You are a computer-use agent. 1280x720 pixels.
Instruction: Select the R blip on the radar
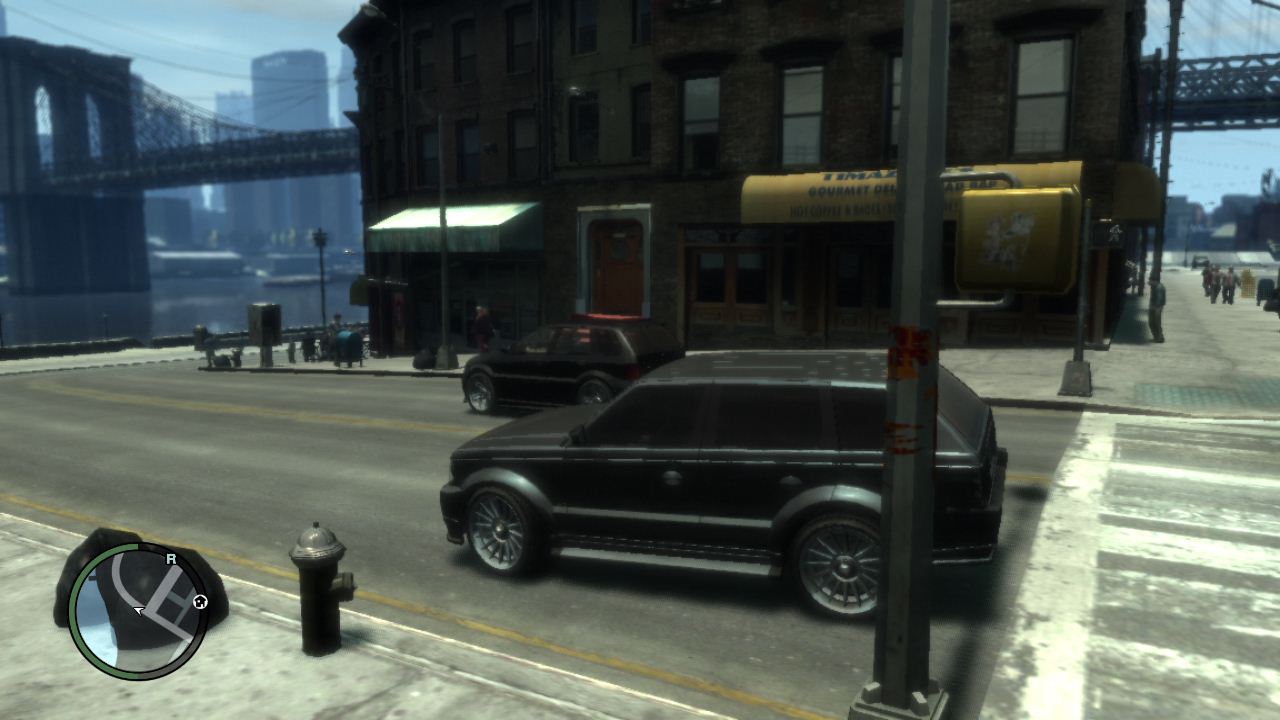pyautogui.click(x=171, y=558)
